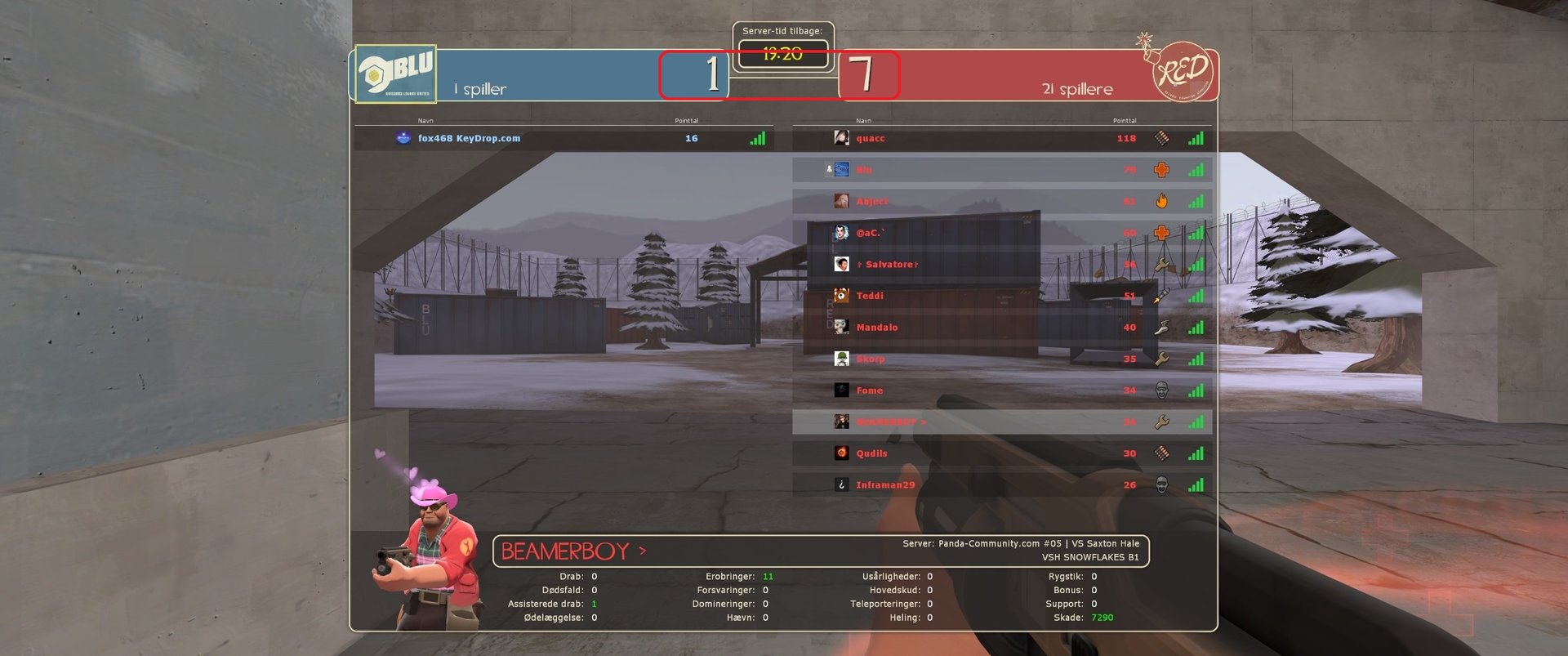This screenshot has height=656, width=1568.
Task: Click the highlighted RED score 7
Action: pos(868,74)
